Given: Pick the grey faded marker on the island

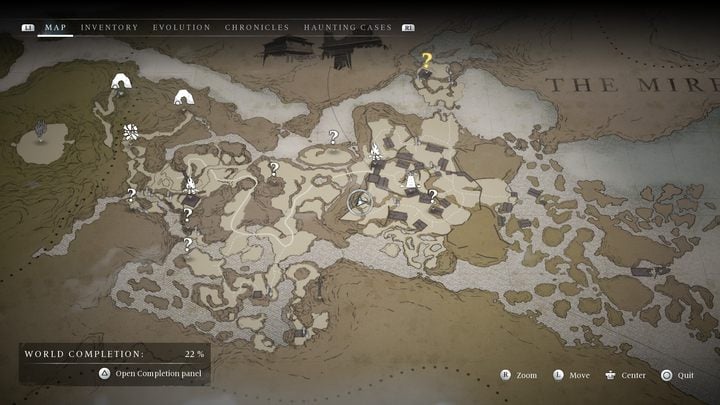Looking at the screenshot, I should [x=41, y=129].
